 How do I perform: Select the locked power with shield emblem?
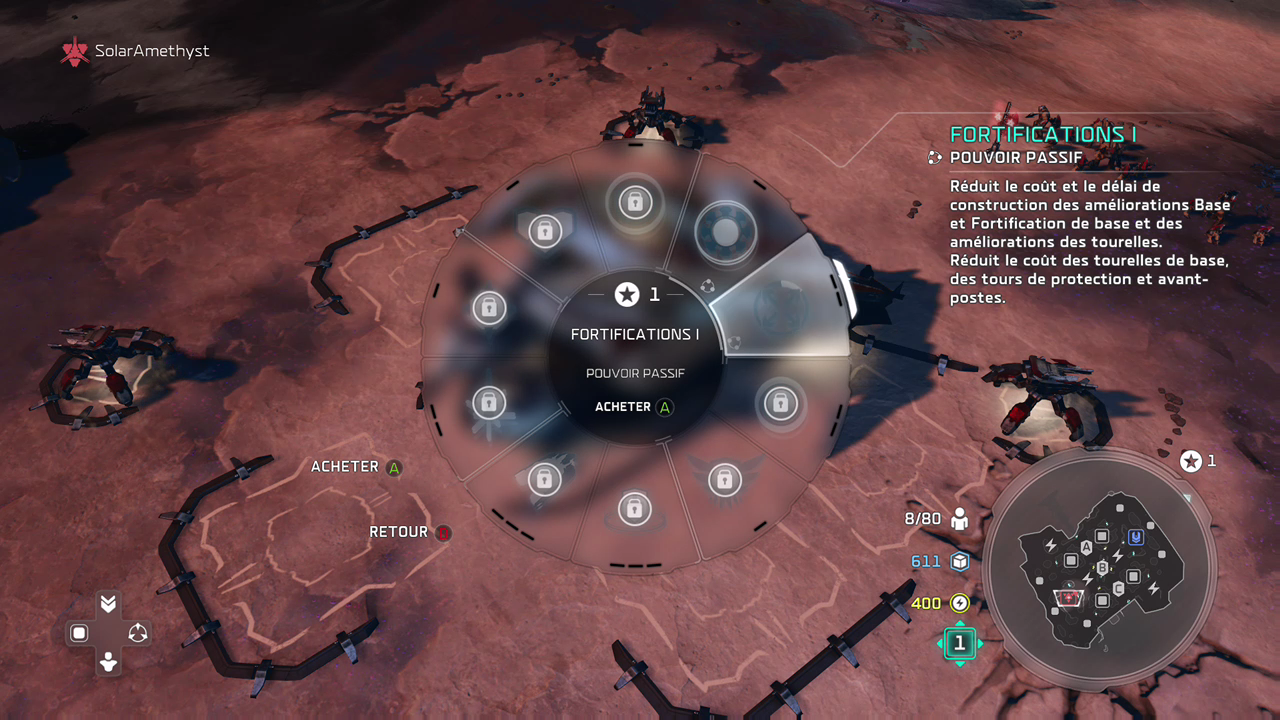click(544, 231)
